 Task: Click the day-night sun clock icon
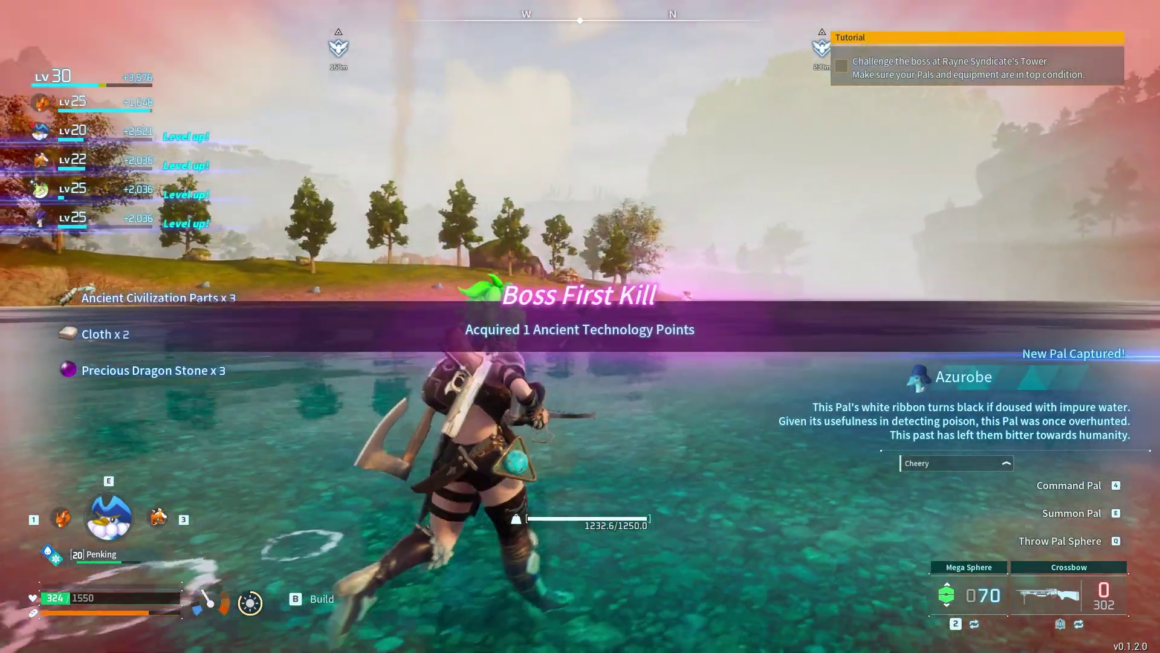click(250, 603)
